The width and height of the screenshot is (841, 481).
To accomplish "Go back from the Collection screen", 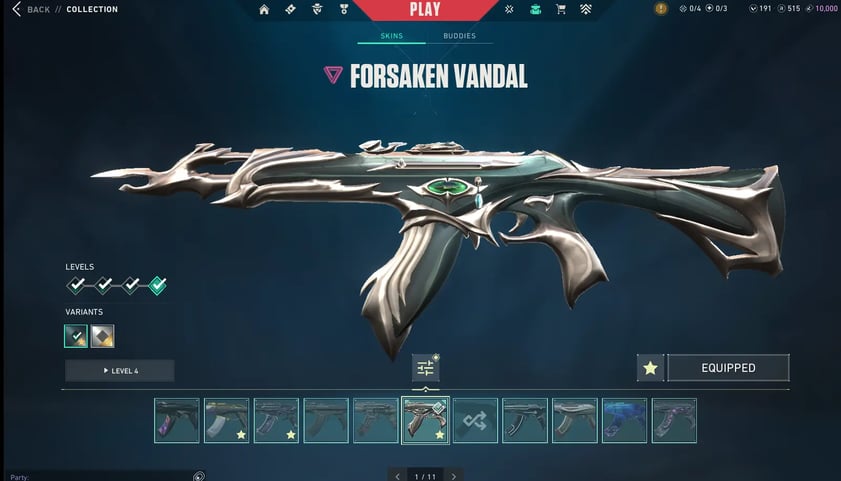I will coord(31,9).
